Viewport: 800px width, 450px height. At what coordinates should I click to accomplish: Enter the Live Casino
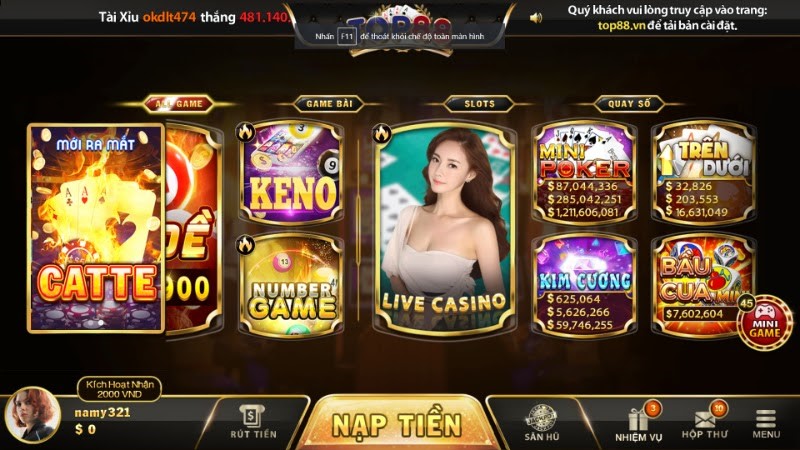click(x=443, y=228)
